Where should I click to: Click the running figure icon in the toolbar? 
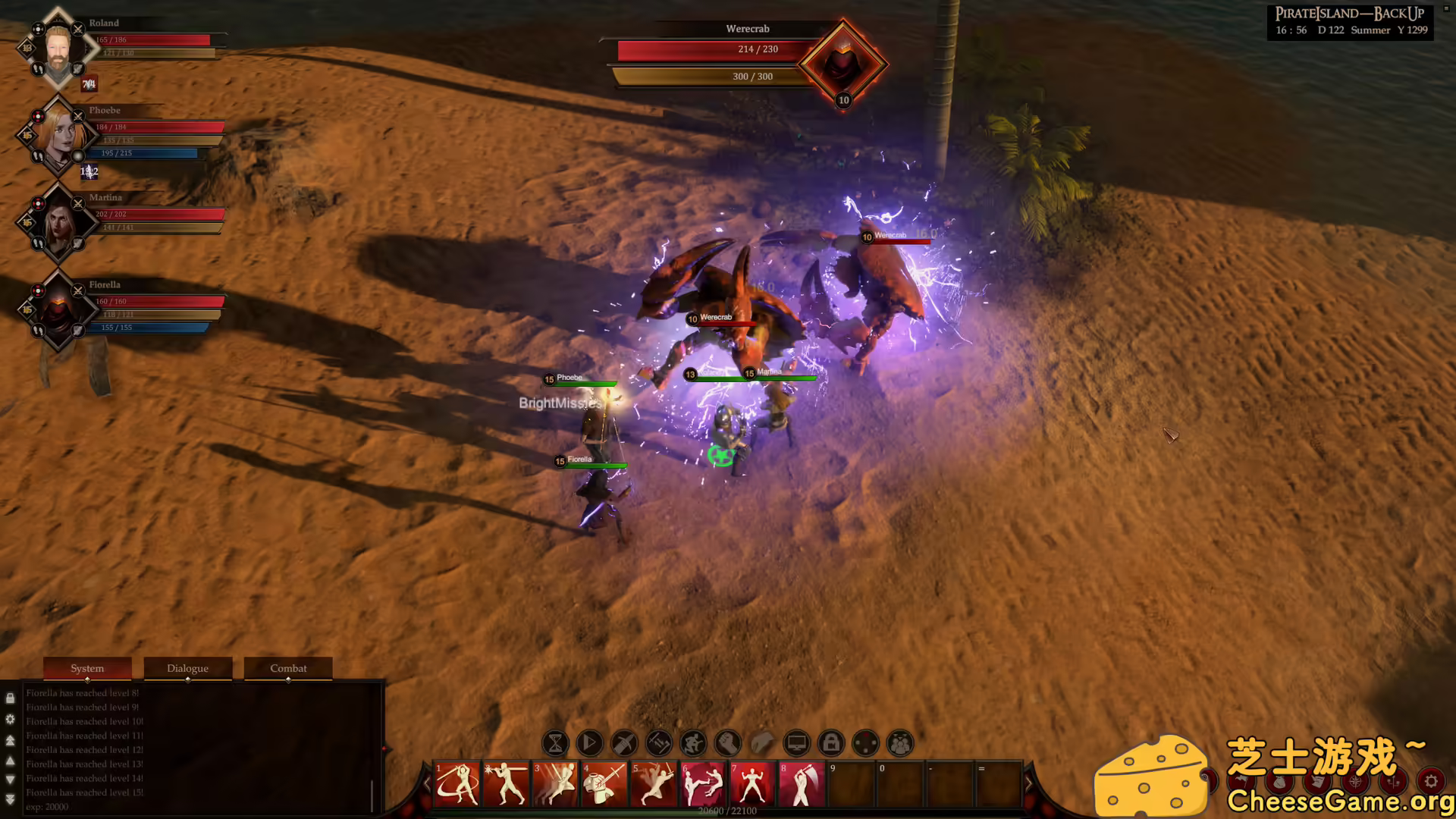click(x=694, y=743)
